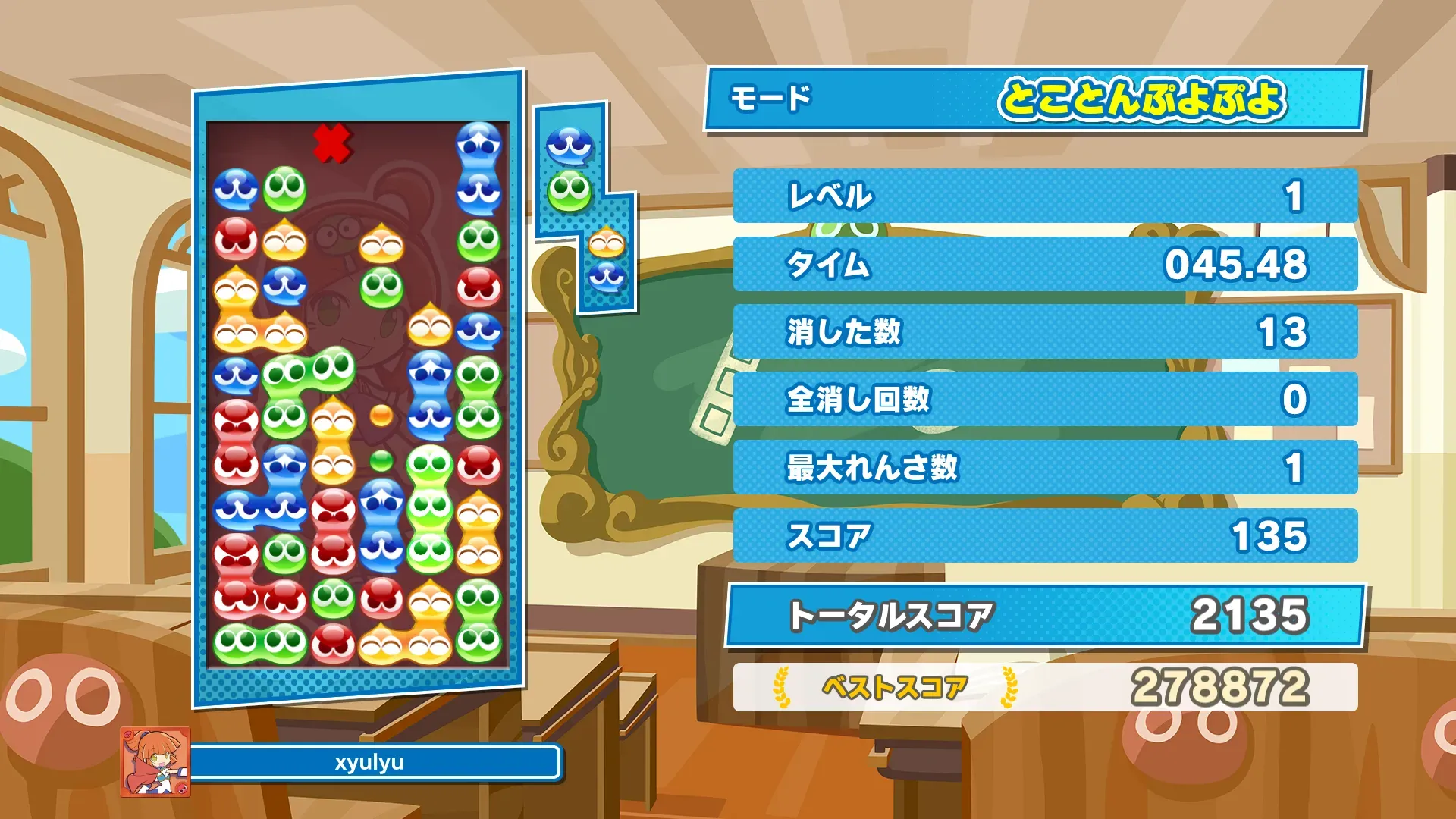Click the next blue-green puyo pair preview

[x=570, y=168]
